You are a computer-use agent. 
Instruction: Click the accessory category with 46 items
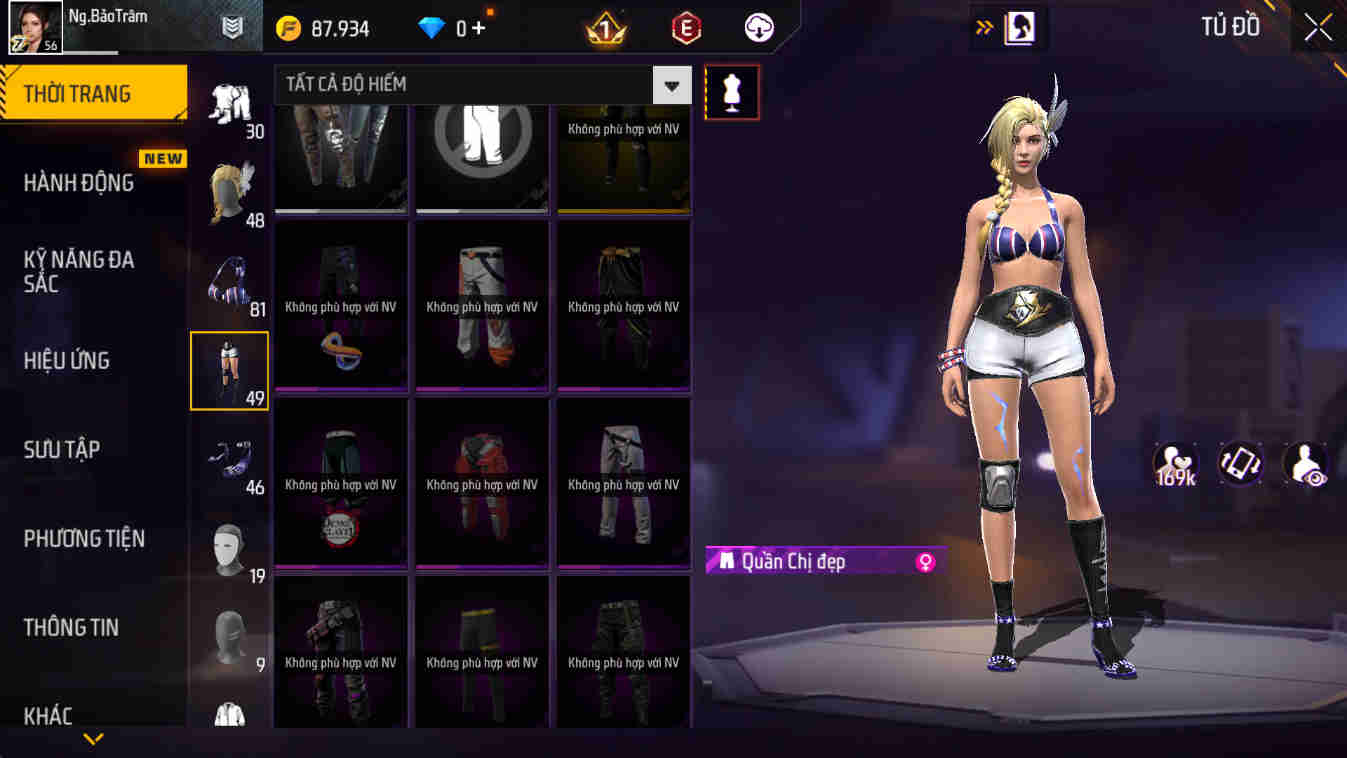pos(230,455)
